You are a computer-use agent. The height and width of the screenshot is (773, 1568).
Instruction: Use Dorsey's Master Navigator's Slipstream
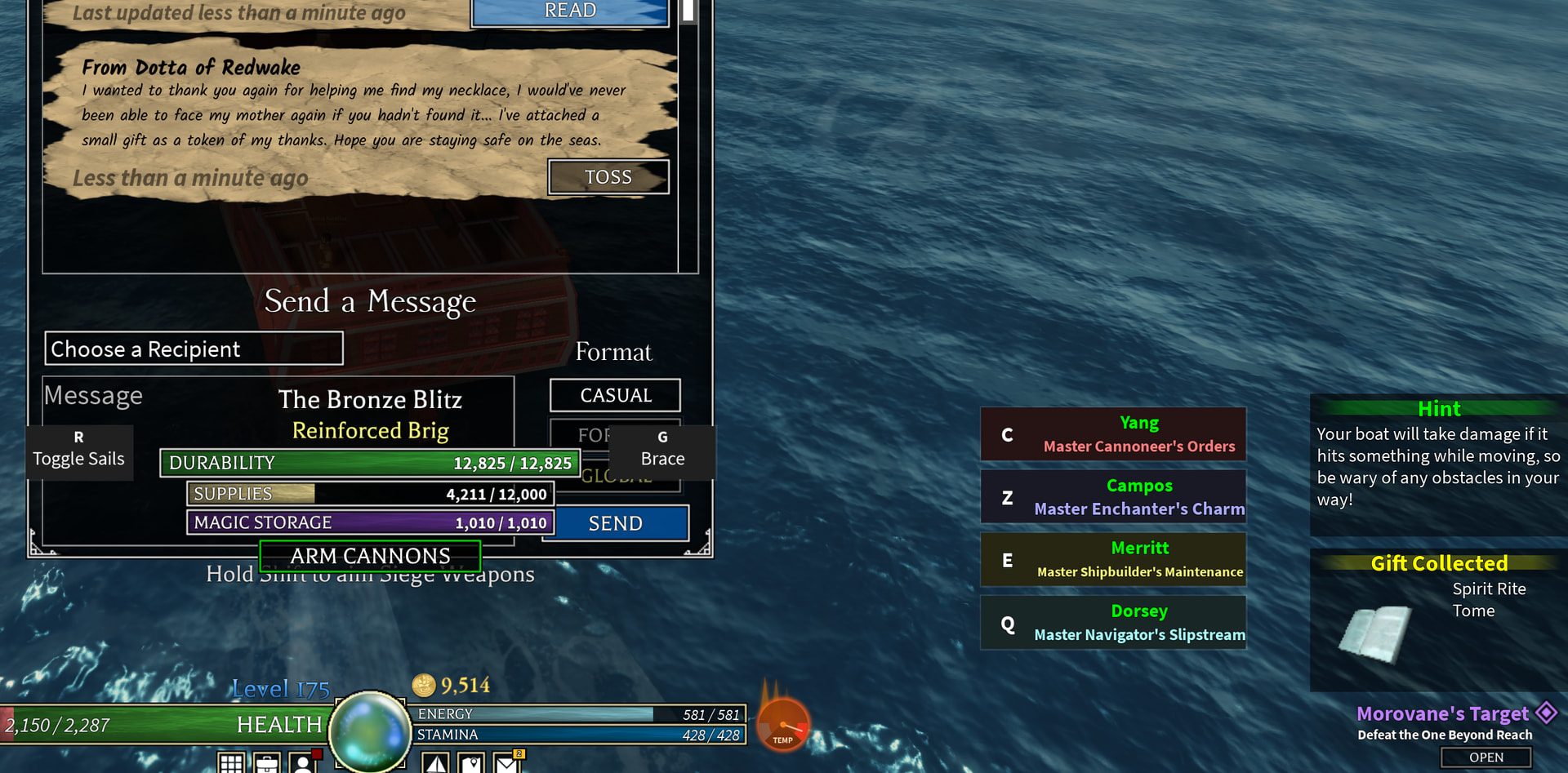pyautogui.click(x=1113, y=623)
